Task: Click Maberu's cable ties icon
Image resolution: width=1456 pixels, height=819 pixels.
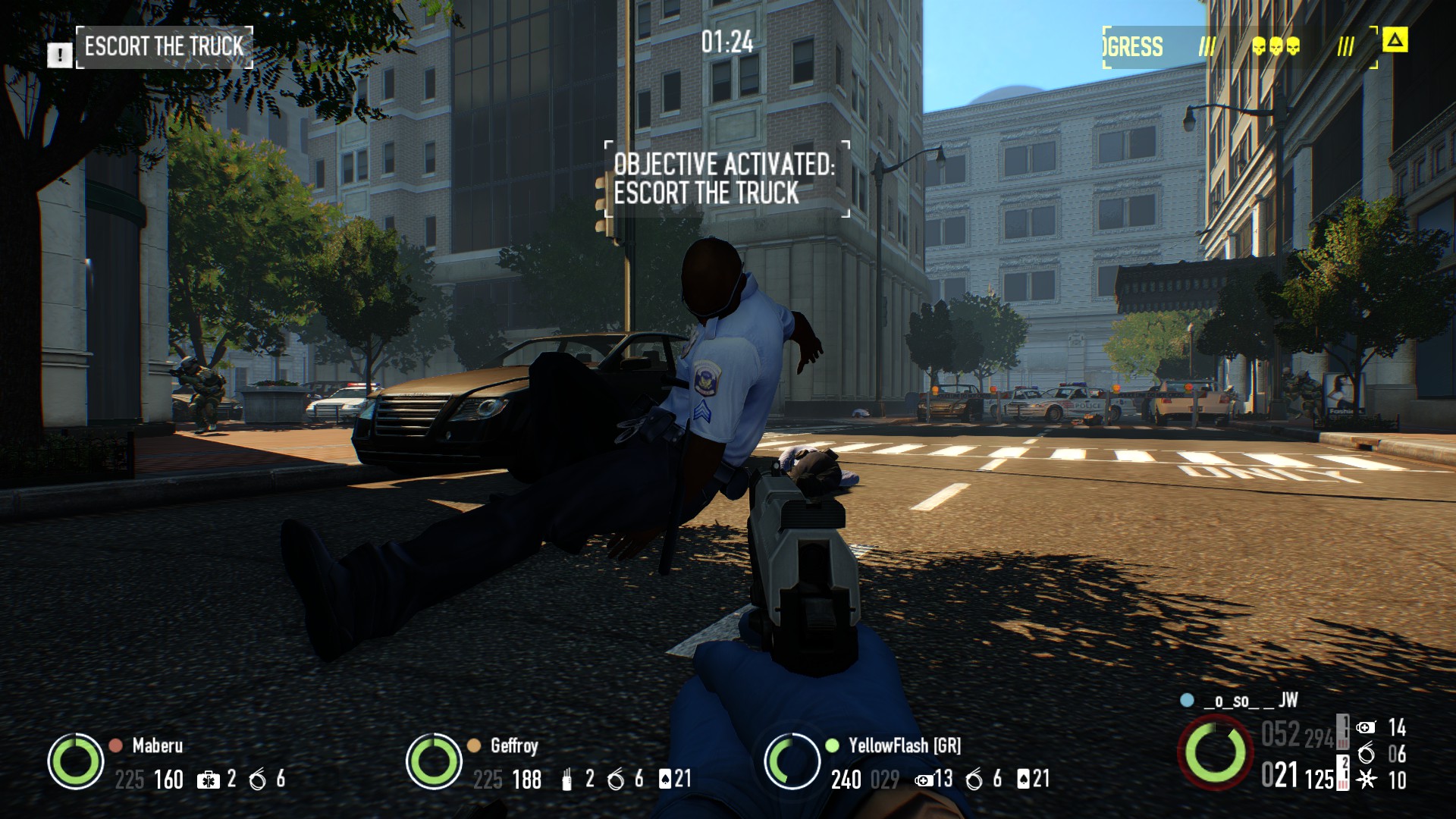Action: (258, 780)
